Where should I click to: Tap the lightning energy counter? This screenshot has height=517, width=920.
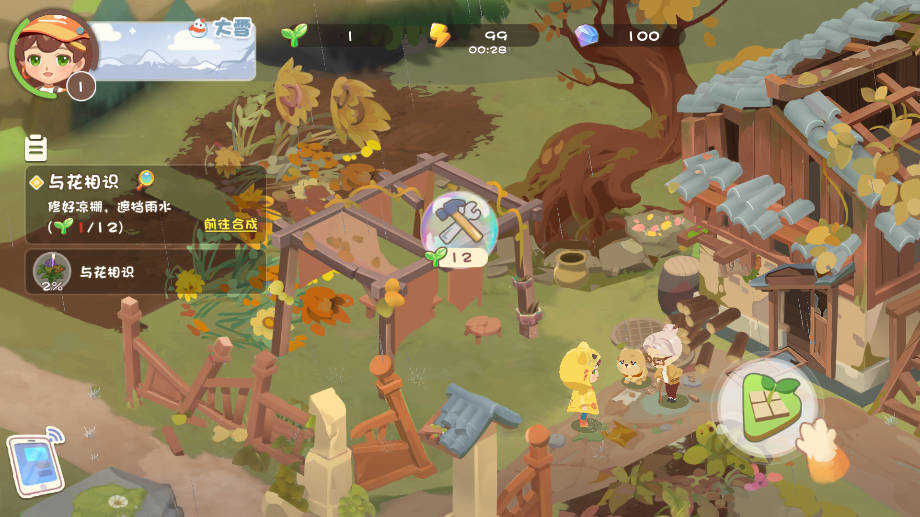coord(482,36)
